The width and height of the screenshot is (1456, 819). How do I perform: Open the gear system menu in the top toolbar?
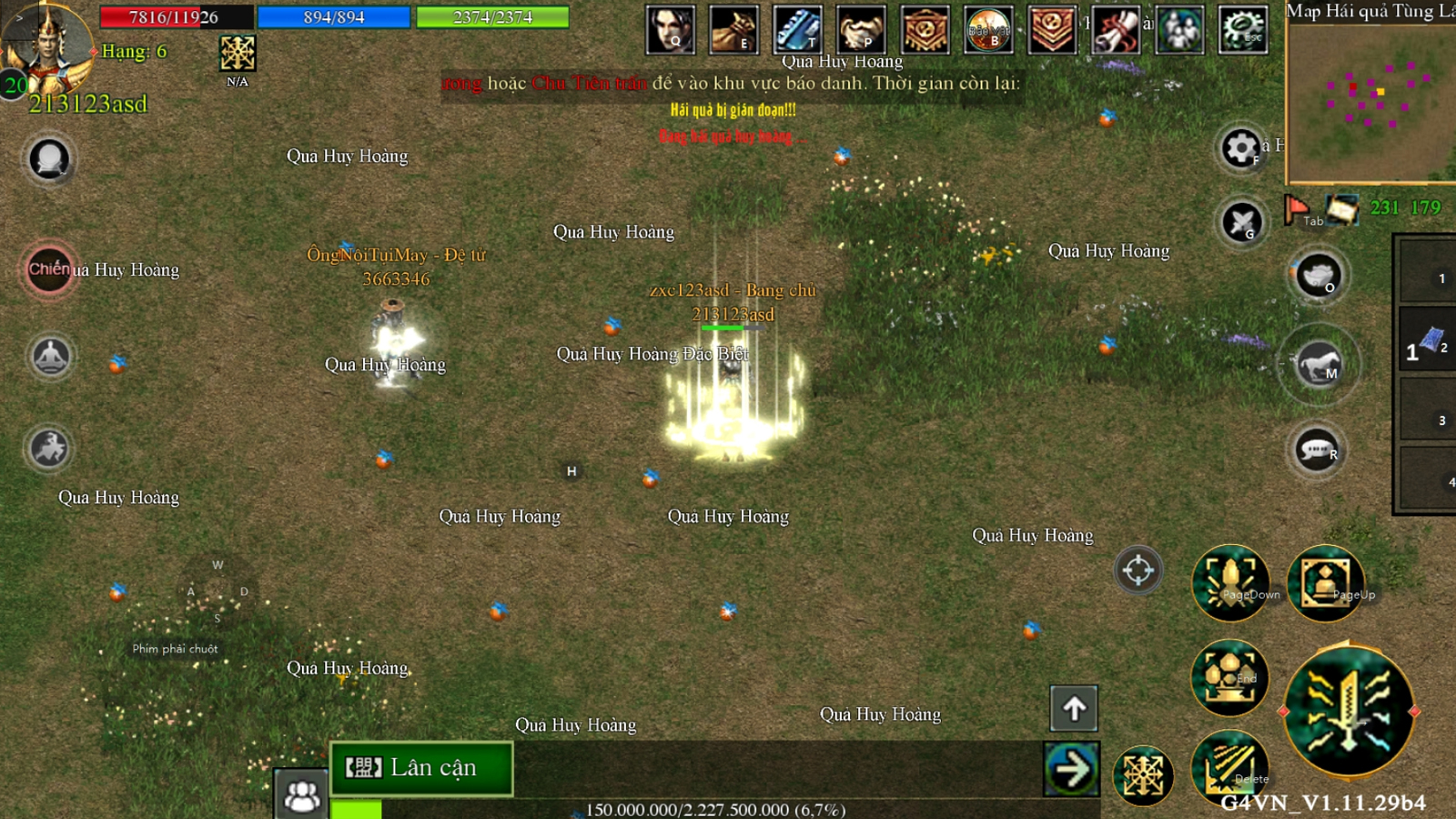1243,29
